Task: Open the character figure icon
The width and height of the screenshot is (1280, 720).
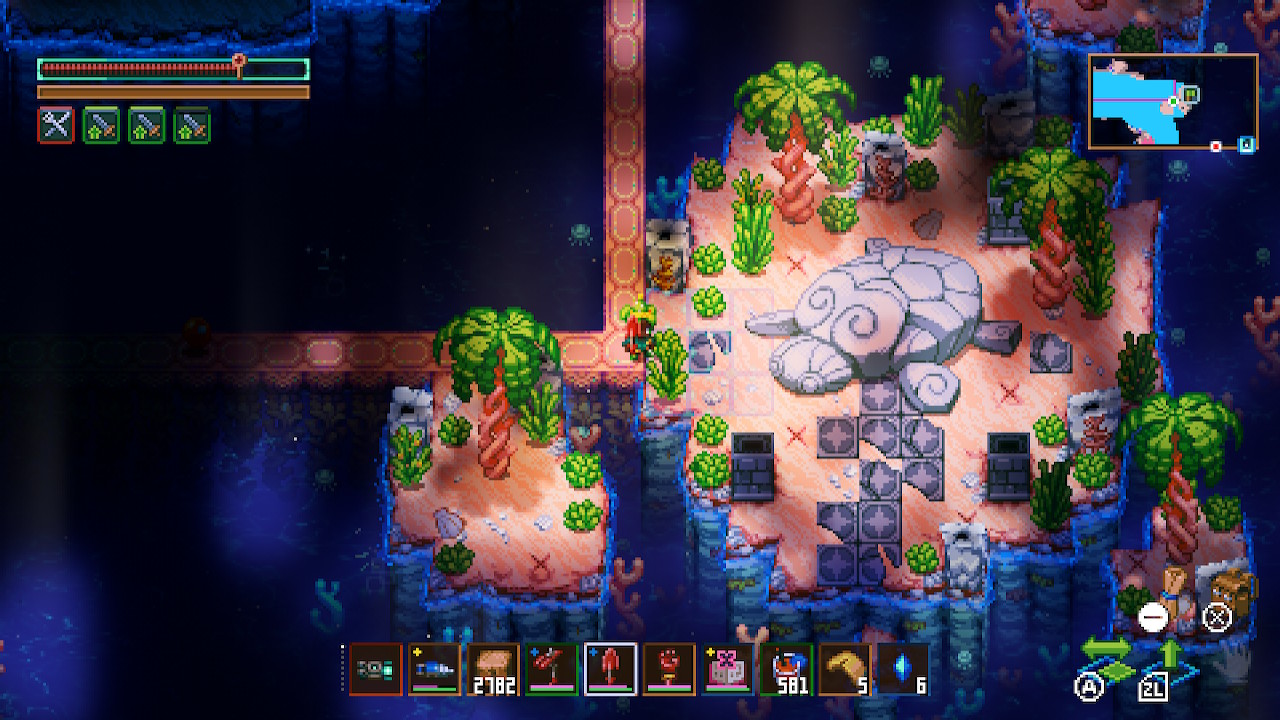Action: click(x=1177, y=588)
